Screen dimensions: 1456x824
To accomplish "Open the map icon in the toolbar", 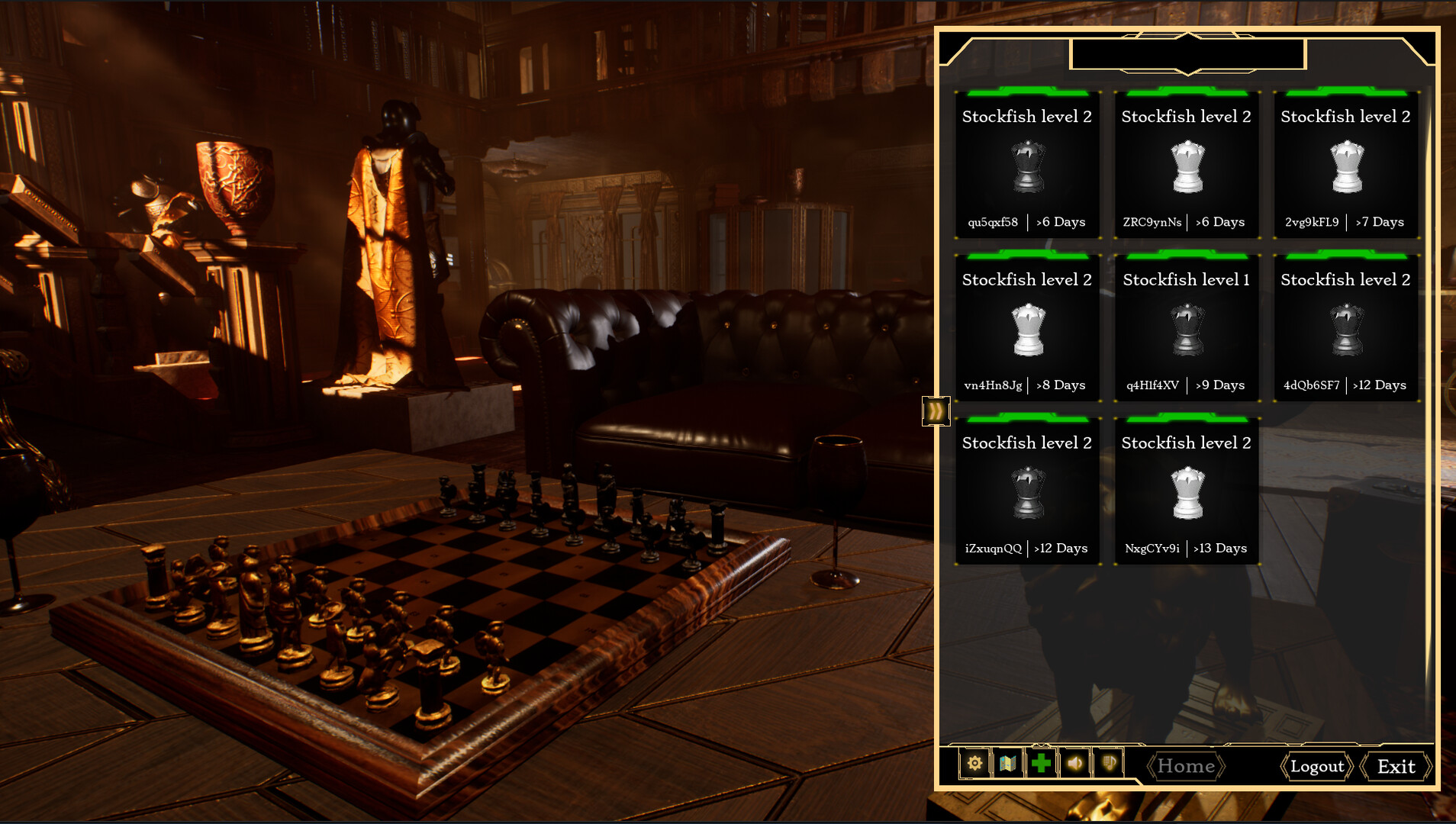I will point(1007,763).
